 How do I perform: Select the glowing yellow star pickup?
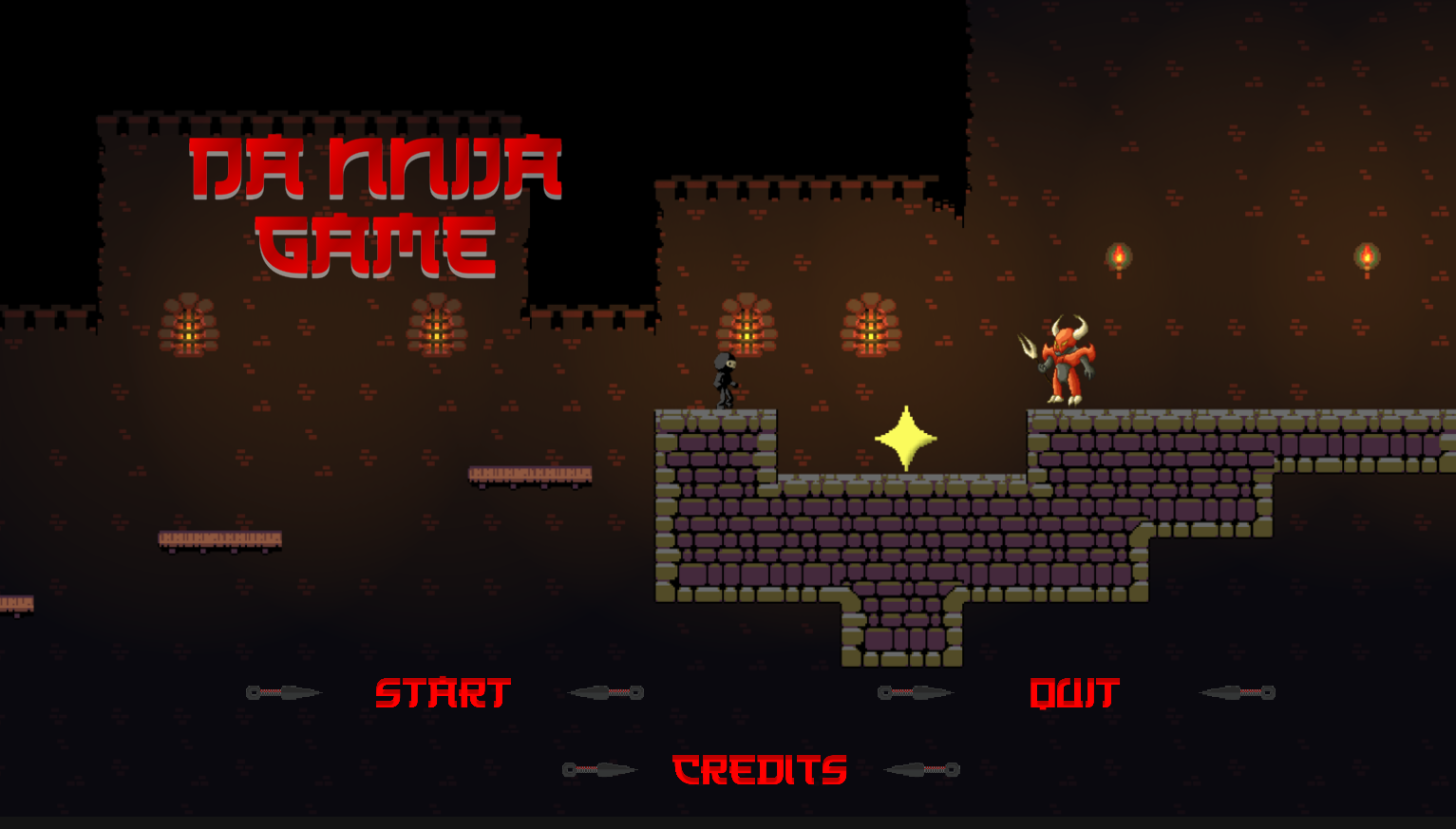click(905, 439)
